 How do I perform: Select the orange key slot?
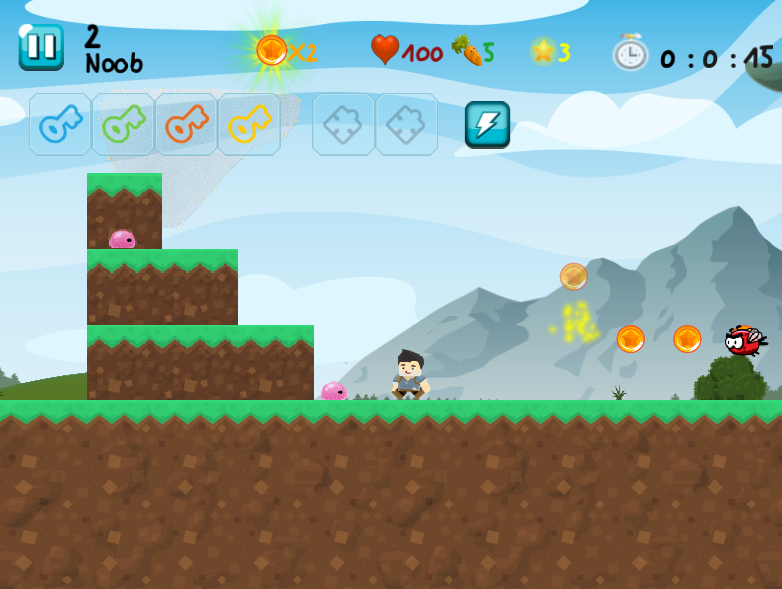186,124
